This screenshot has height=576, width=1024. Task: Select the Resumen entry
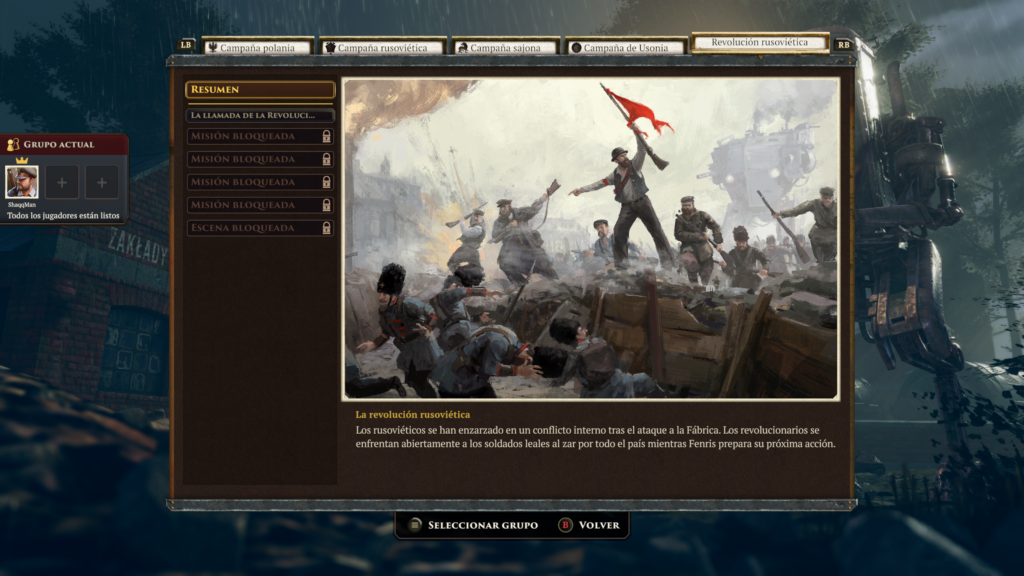260,90
